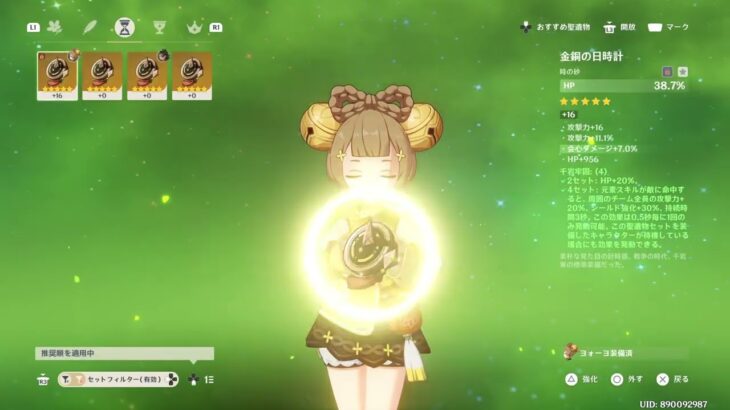Open the goblet artifact tab

(158, 27)
